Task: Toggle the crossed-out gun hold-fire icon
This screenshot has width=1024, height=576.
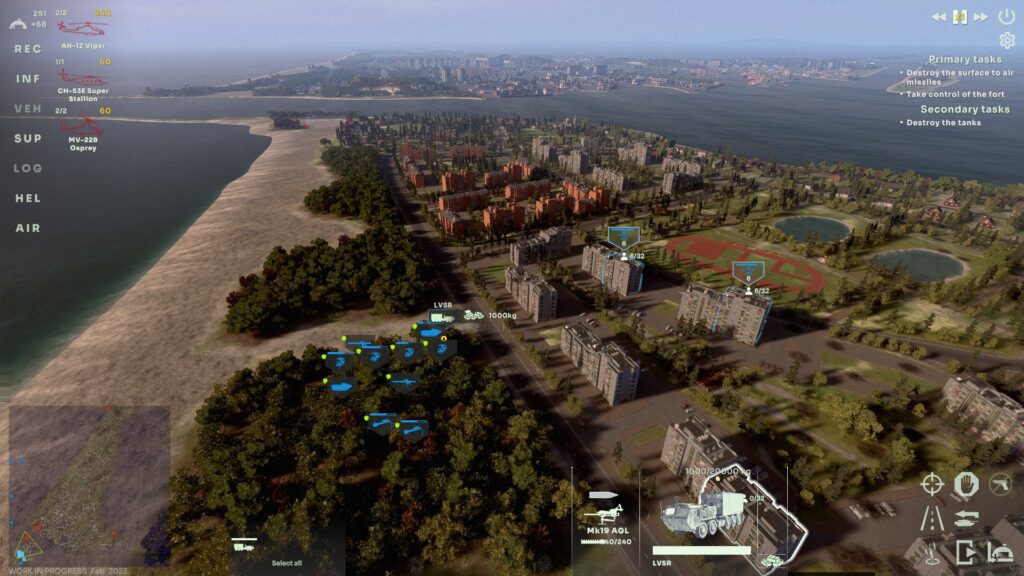Action: 1000,484
